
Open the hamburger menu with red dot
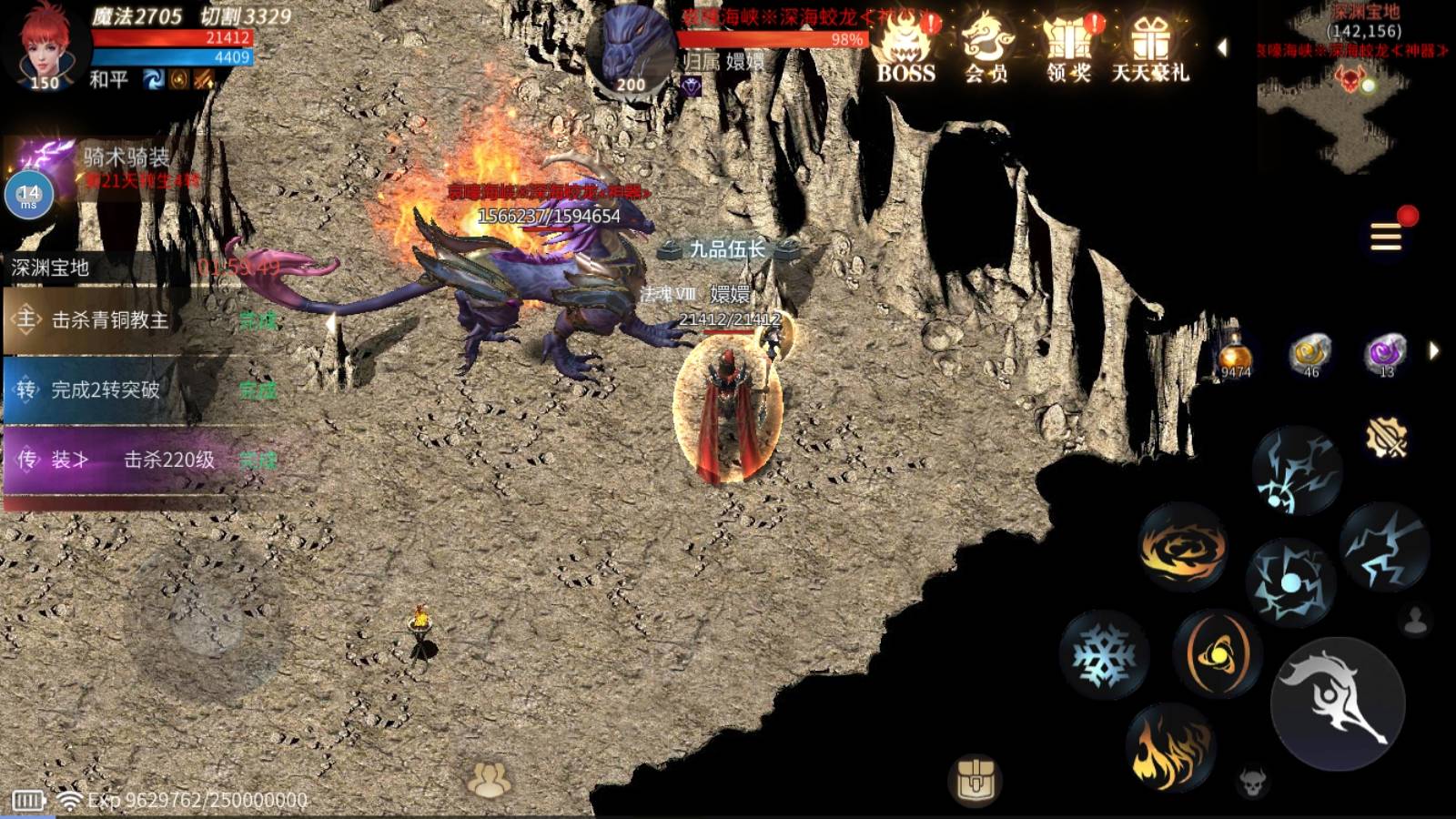click(x=1386, y=237)
